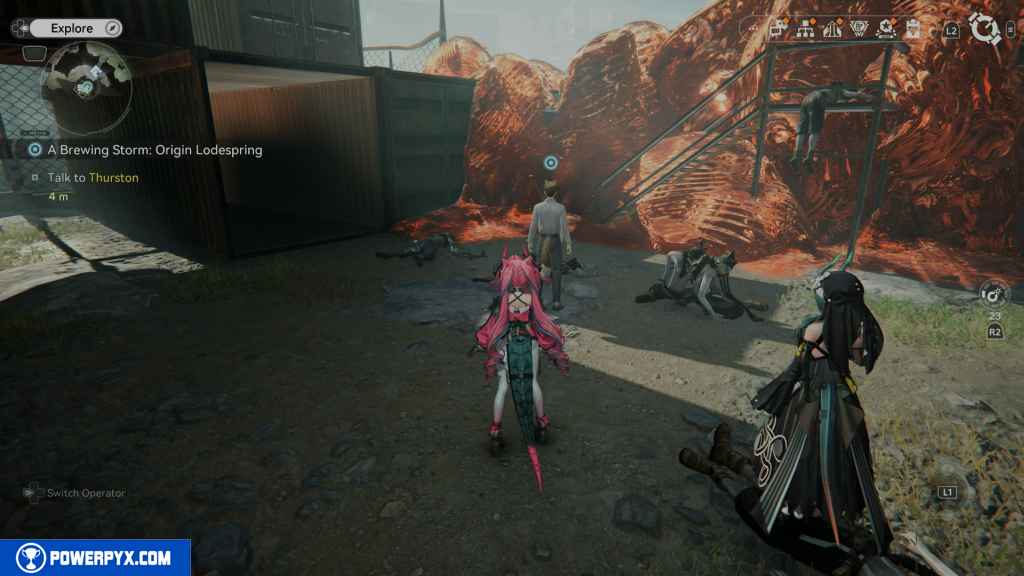
Task: Click the Talk to Thurston objective
Action: tap(93, 177)
